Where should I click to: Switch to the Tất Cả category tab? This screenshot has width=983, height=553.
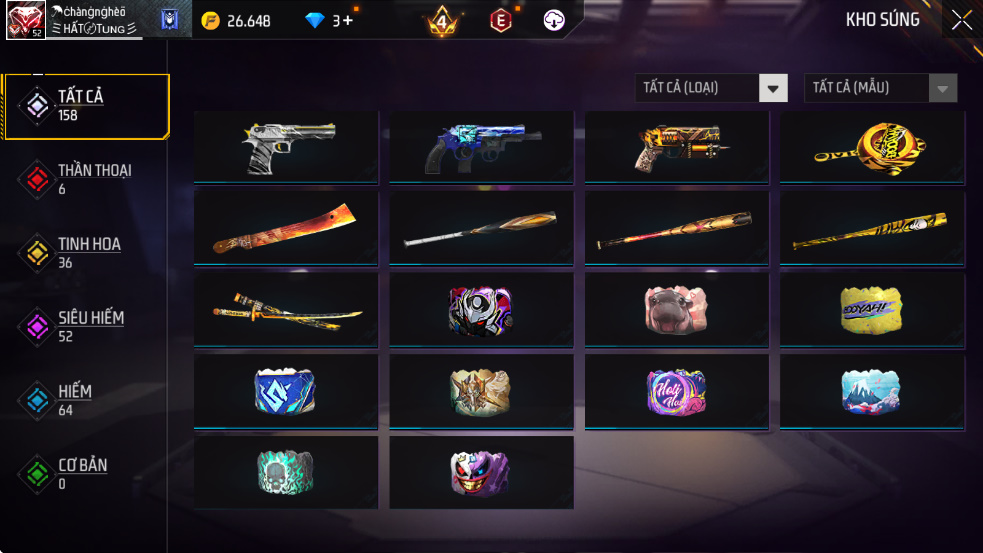pyautogui.click(x=85, y=105)
